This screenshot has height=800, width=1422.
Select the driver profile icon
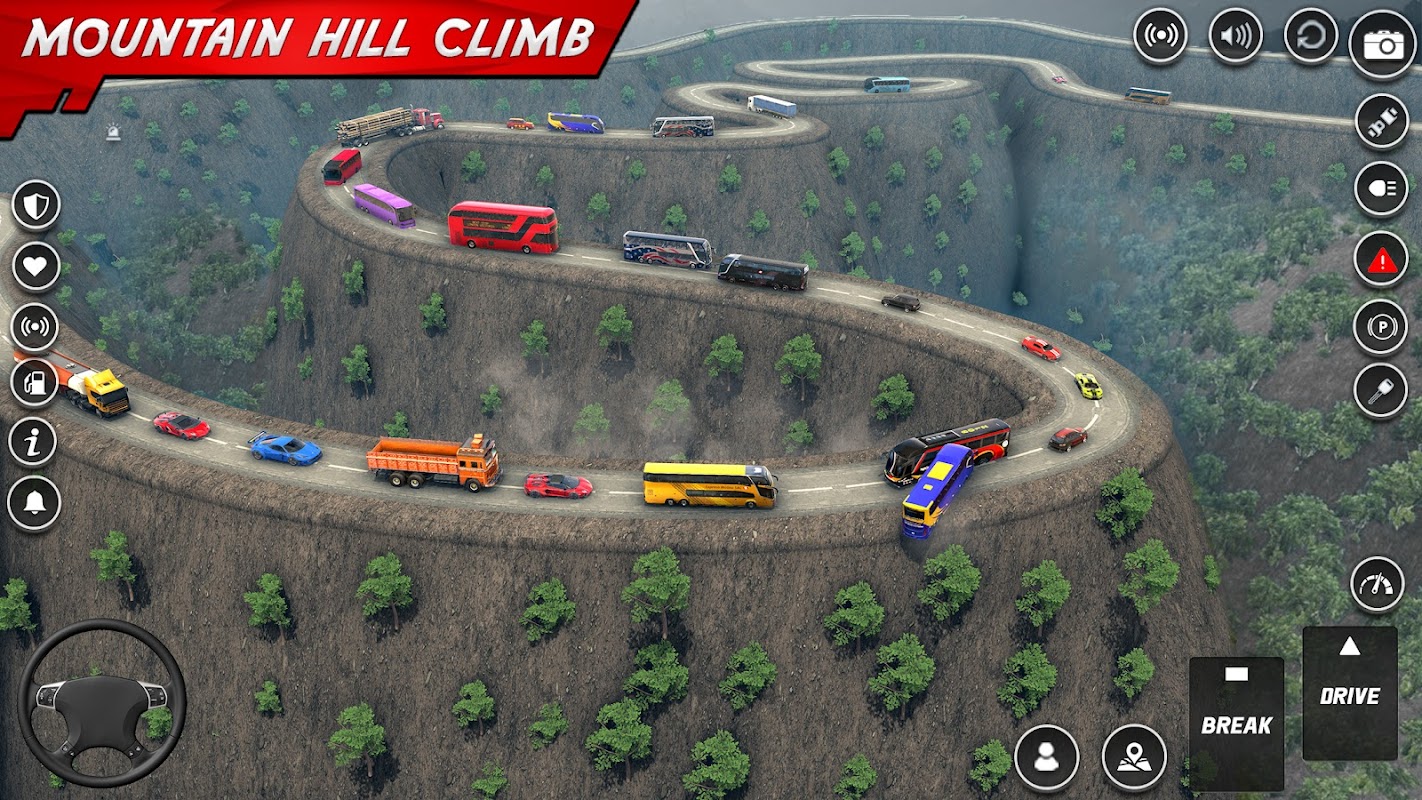(x=1046, y=757)
